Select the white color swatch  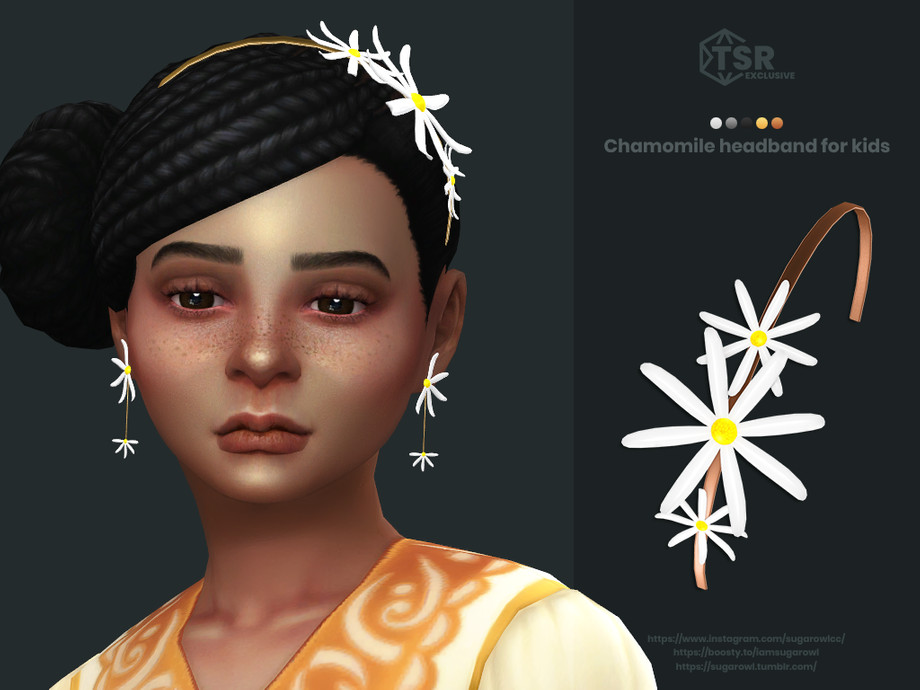pos(716,123)
